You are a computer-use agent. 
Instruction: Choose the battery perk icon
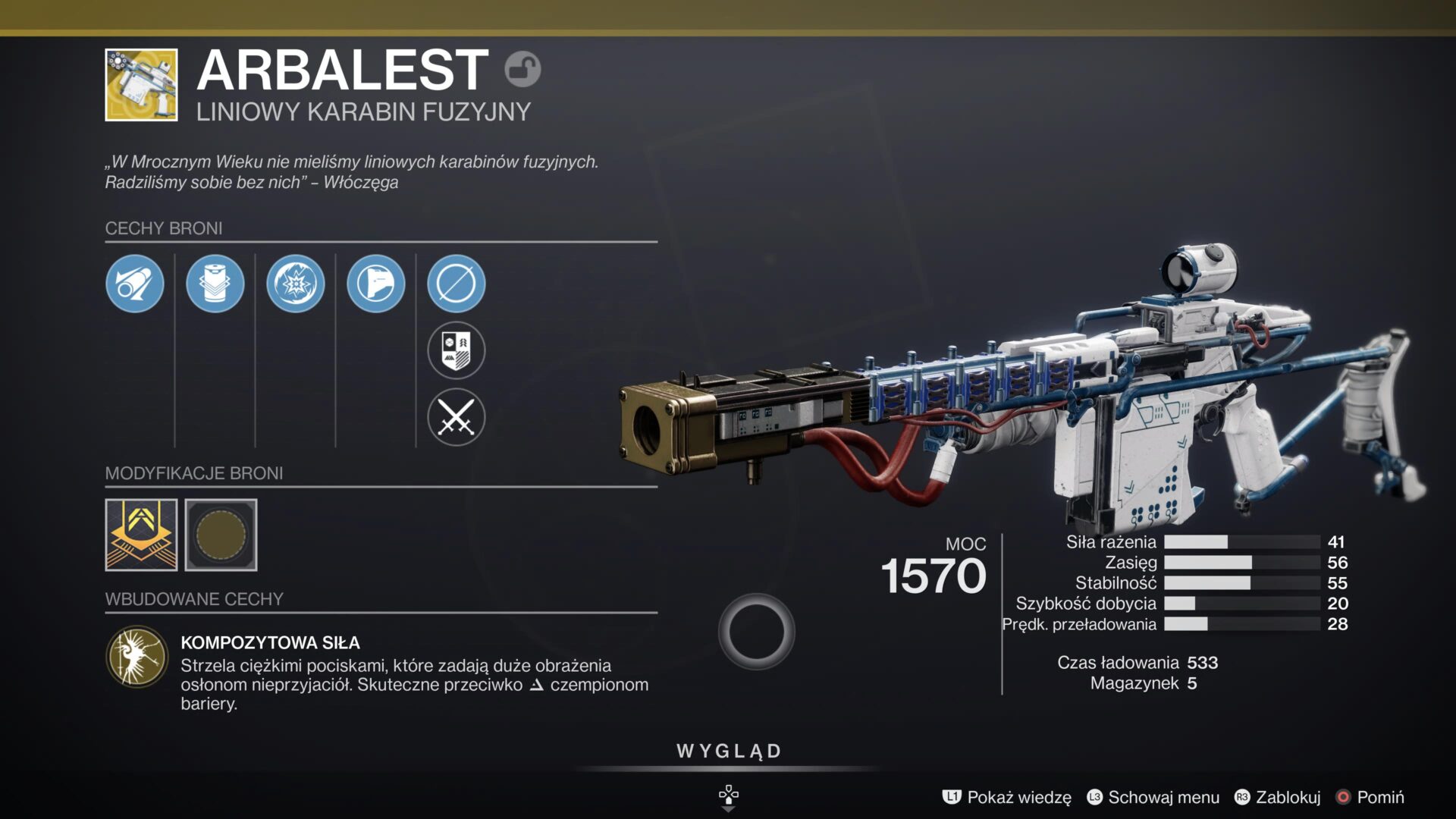215,284
